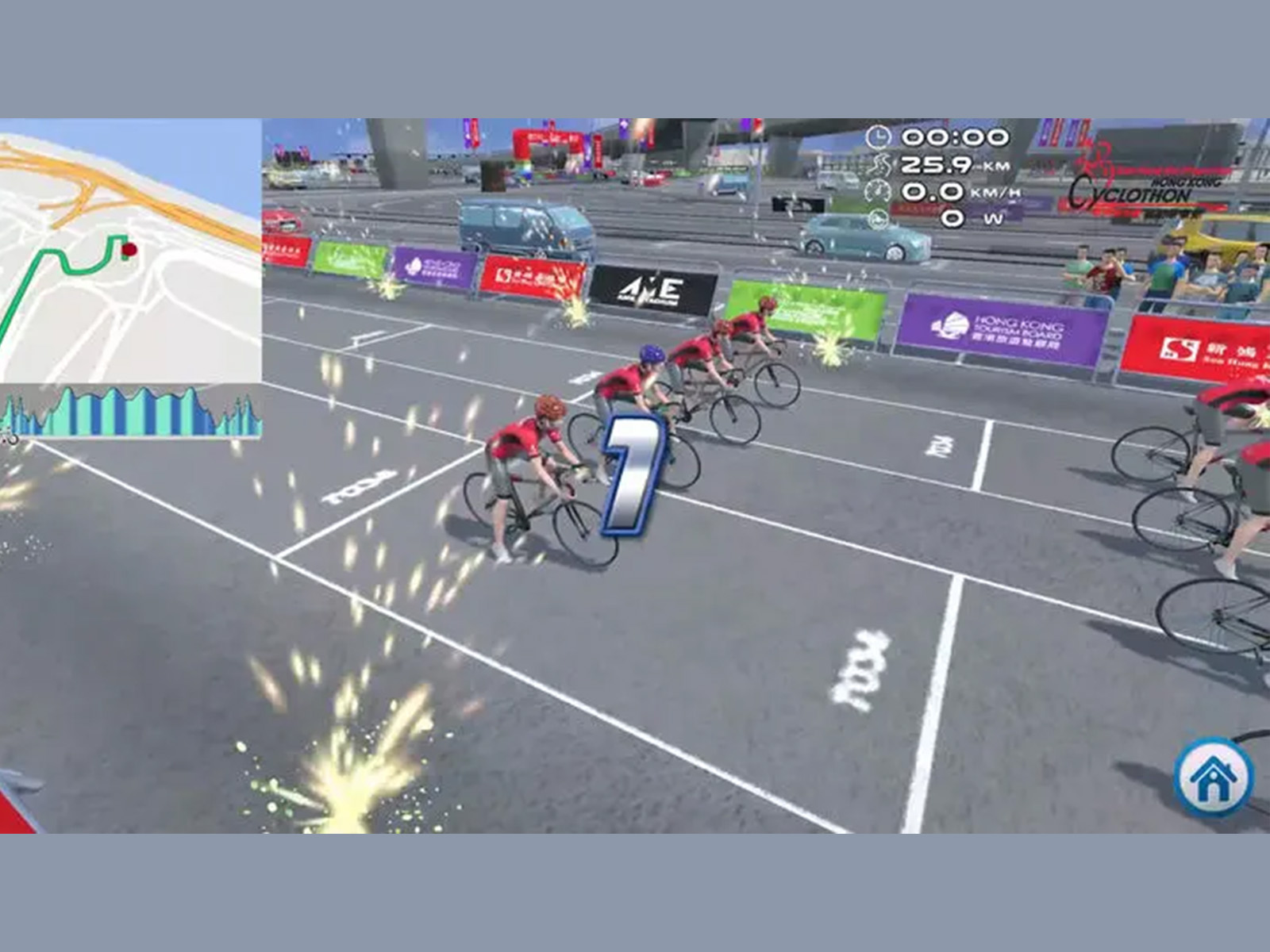Image resolution: width=1270 pixels, height=952 pixels.
Task: Select the clock icon beside the elapsed time
Action: pyautogui.click(x=878, y=136)
